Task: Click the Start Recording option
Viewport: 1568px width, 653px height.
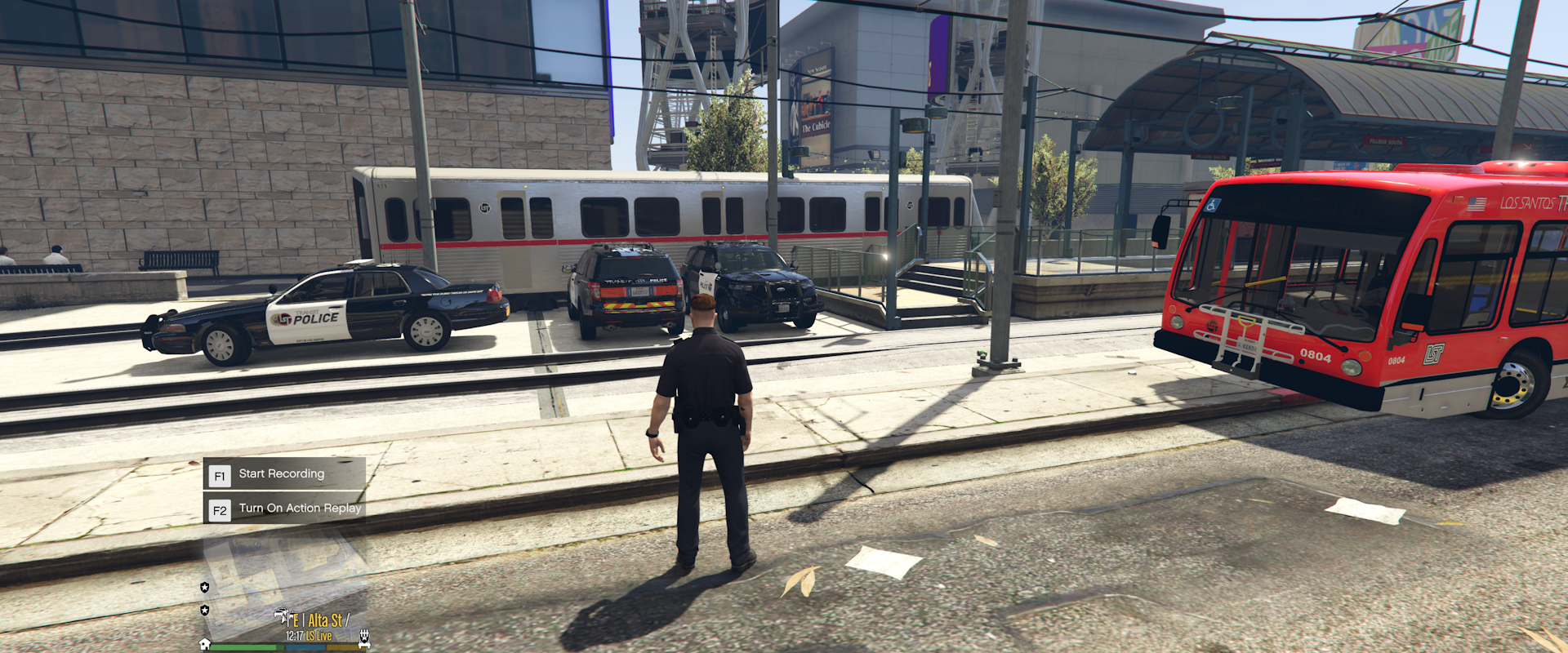Action: click(282, 474)
